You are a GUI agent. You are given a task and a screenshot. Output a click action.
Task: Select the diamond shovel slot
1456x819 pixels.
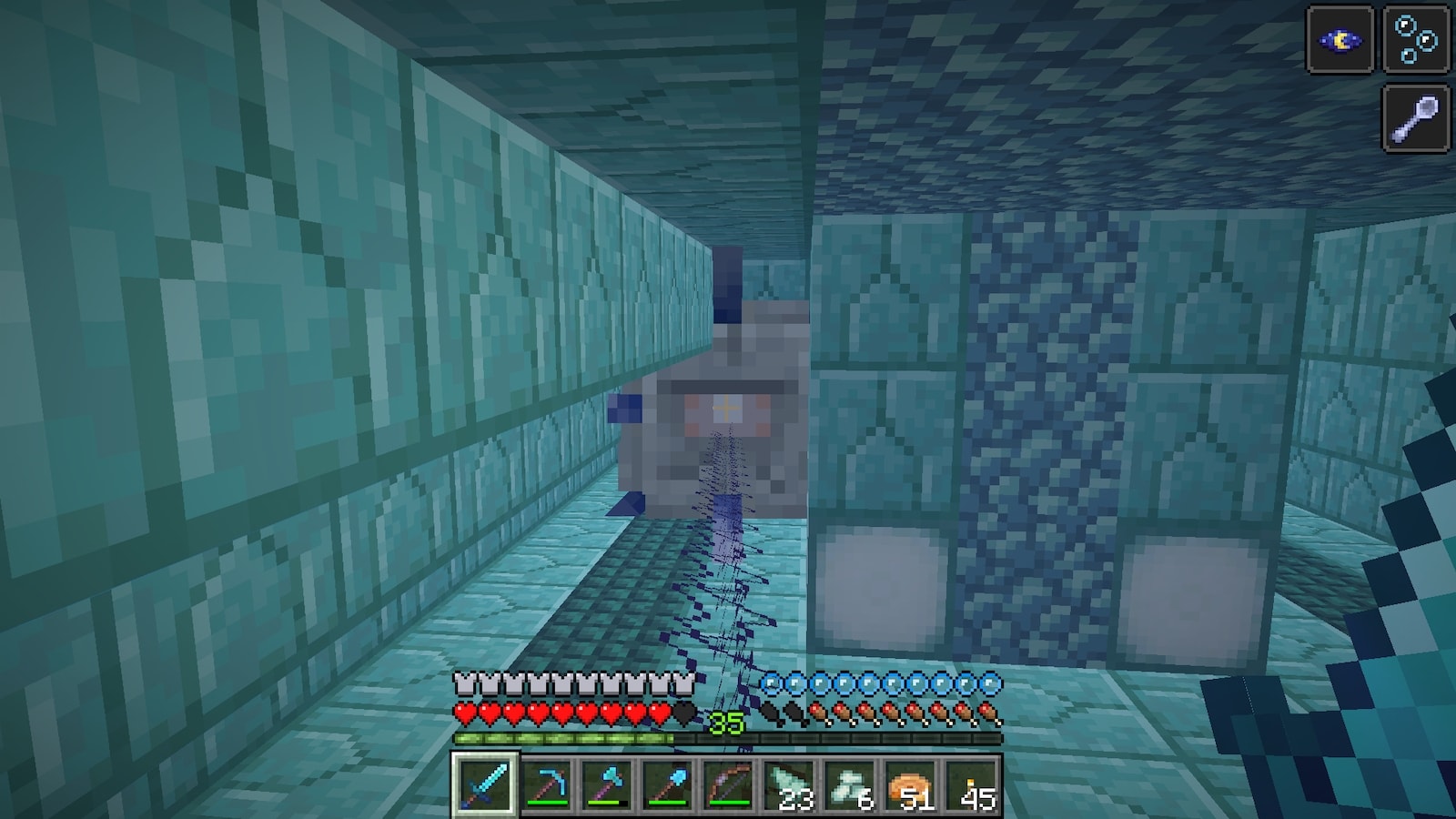[x=668, y=784]
